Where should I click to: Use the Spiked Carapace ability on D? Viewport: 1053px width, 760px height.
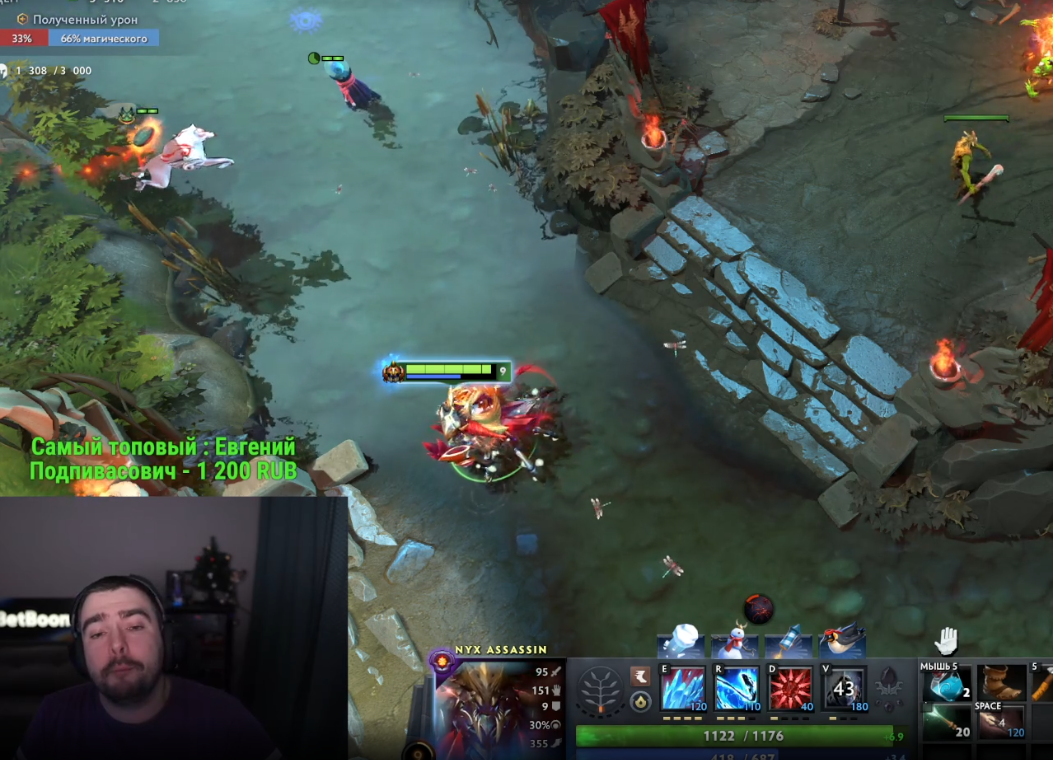[790, 688]
